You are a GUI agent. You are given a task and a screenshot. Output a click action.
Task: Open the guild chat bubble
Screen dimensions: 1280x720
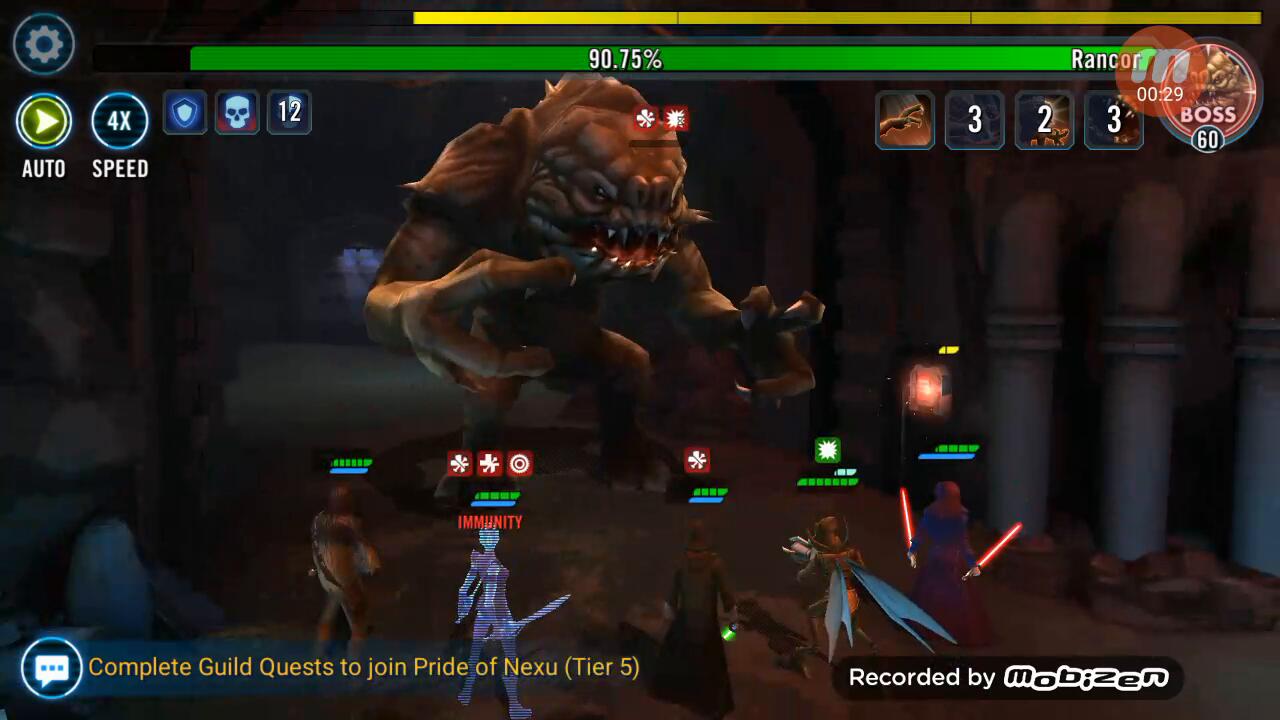coord(52,667)
